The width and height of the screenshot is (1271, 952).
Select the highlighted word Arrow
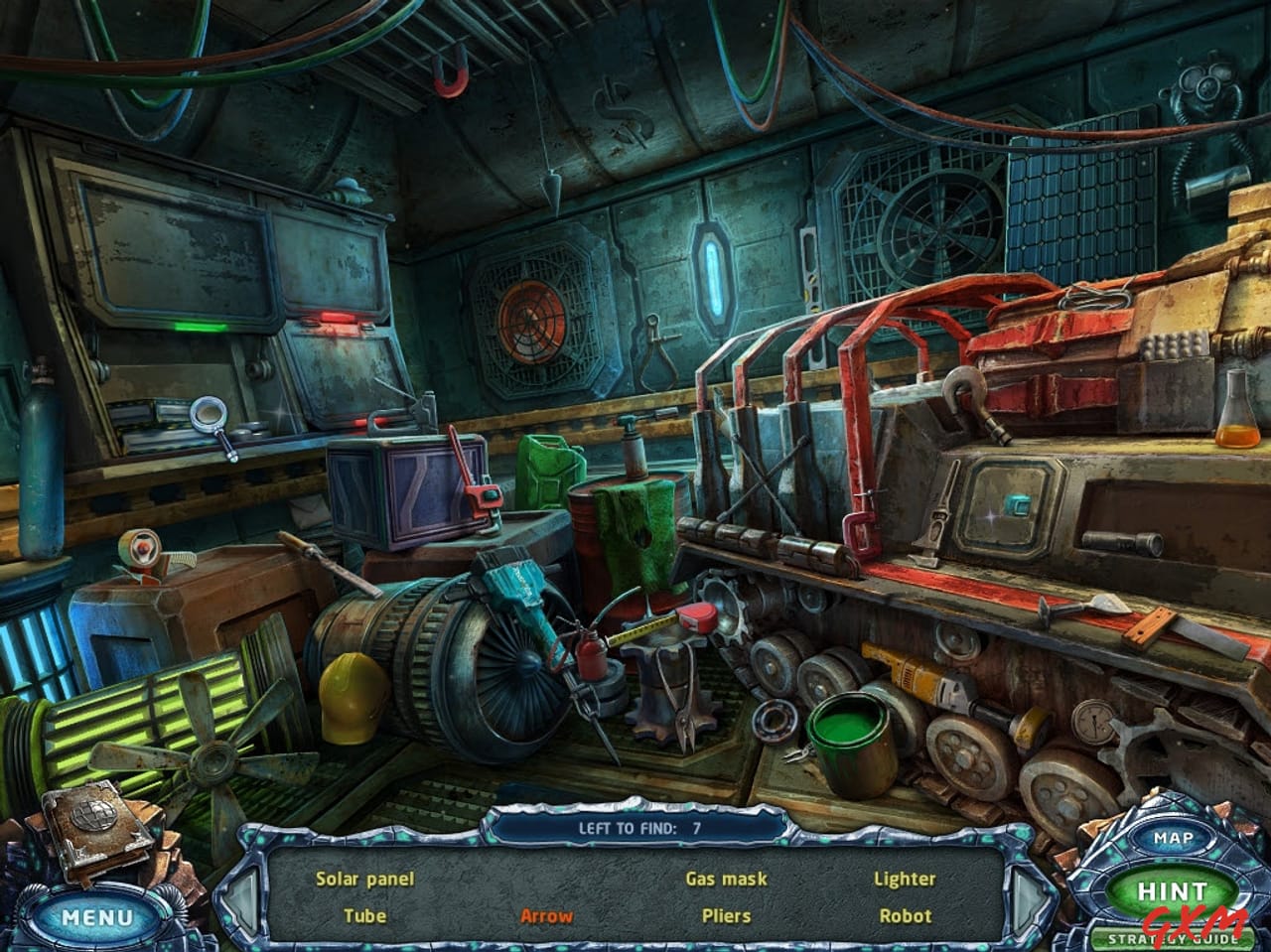[546, 916]
